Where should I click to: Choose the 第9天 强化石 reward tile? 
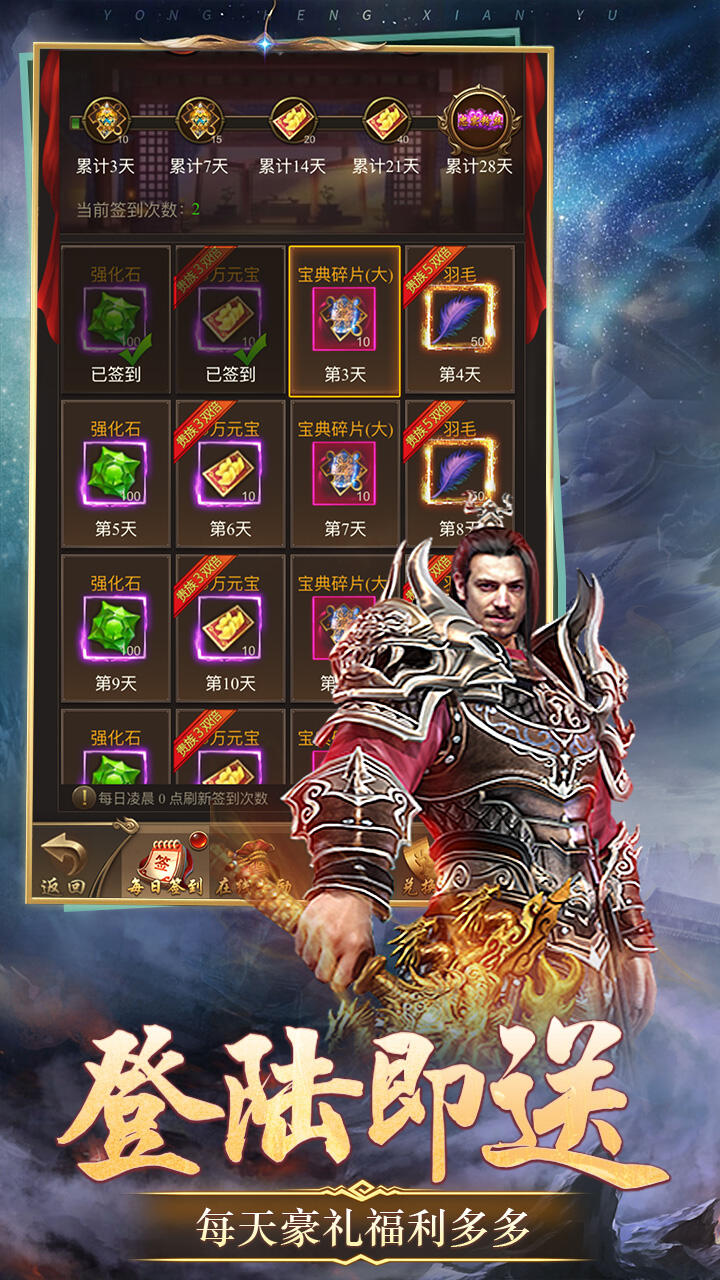[116, 628]
